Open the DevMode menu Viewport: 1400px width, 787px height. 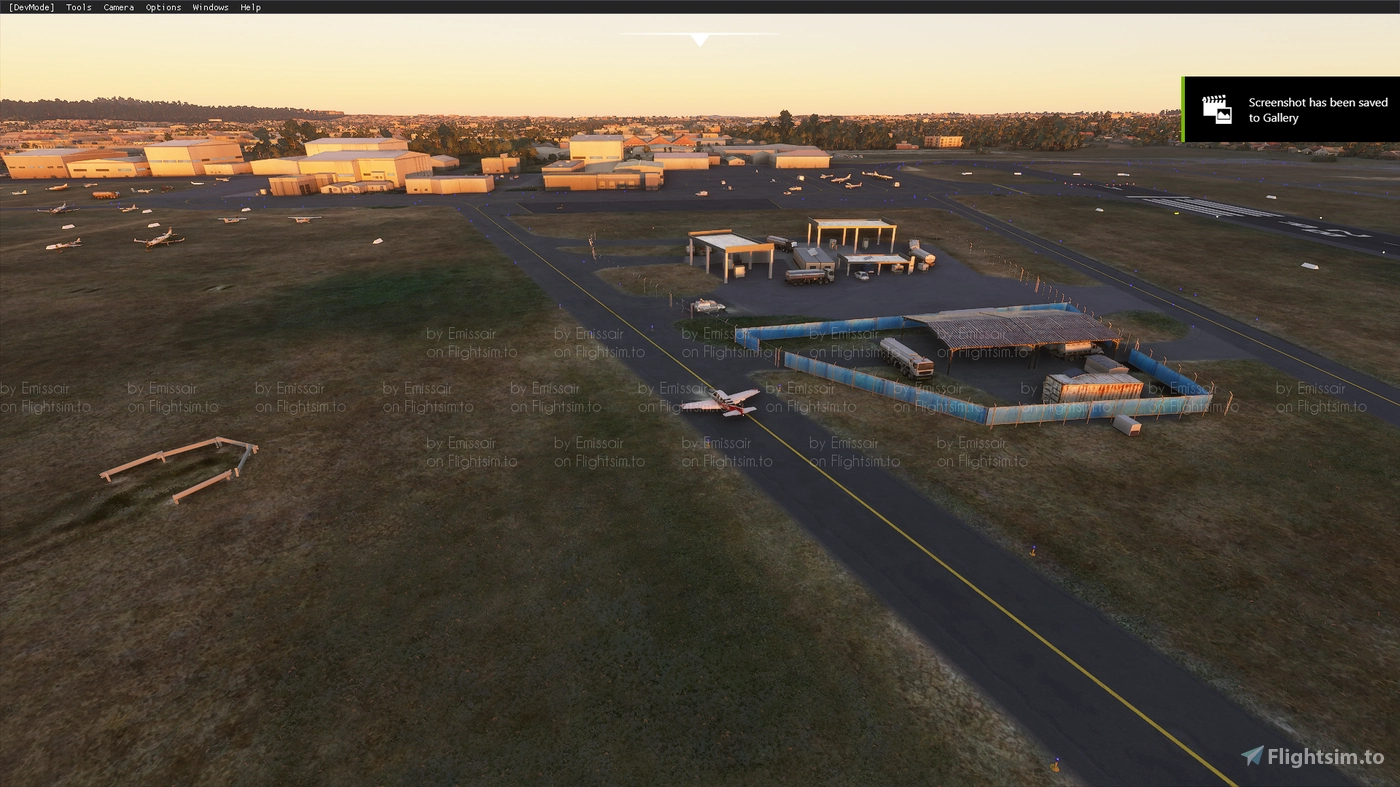click(31, 7)
